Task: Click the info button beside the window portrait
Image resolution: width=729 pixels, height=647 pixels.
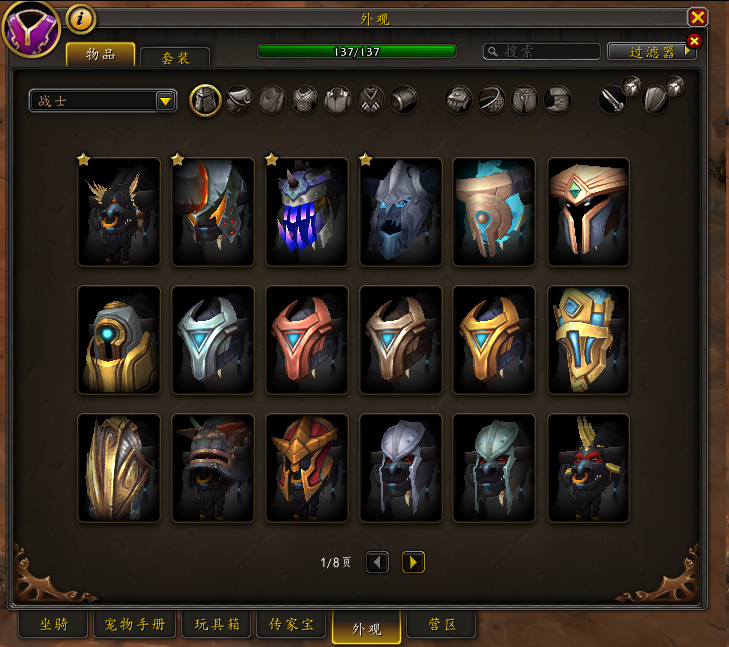Action: (x=81, y=18)
